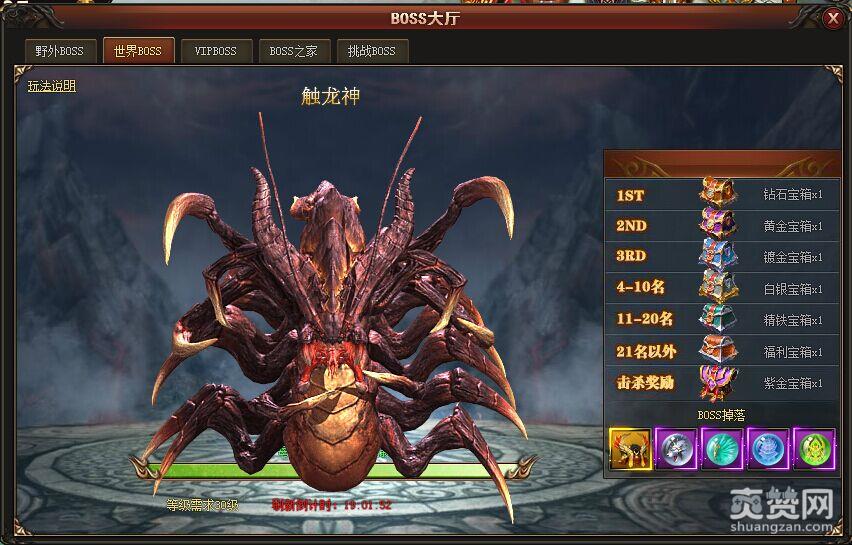Inspect the 镀金宝箱 chest for 3RD place
Screen dimensions: 852x545
[x=718, y=256]
